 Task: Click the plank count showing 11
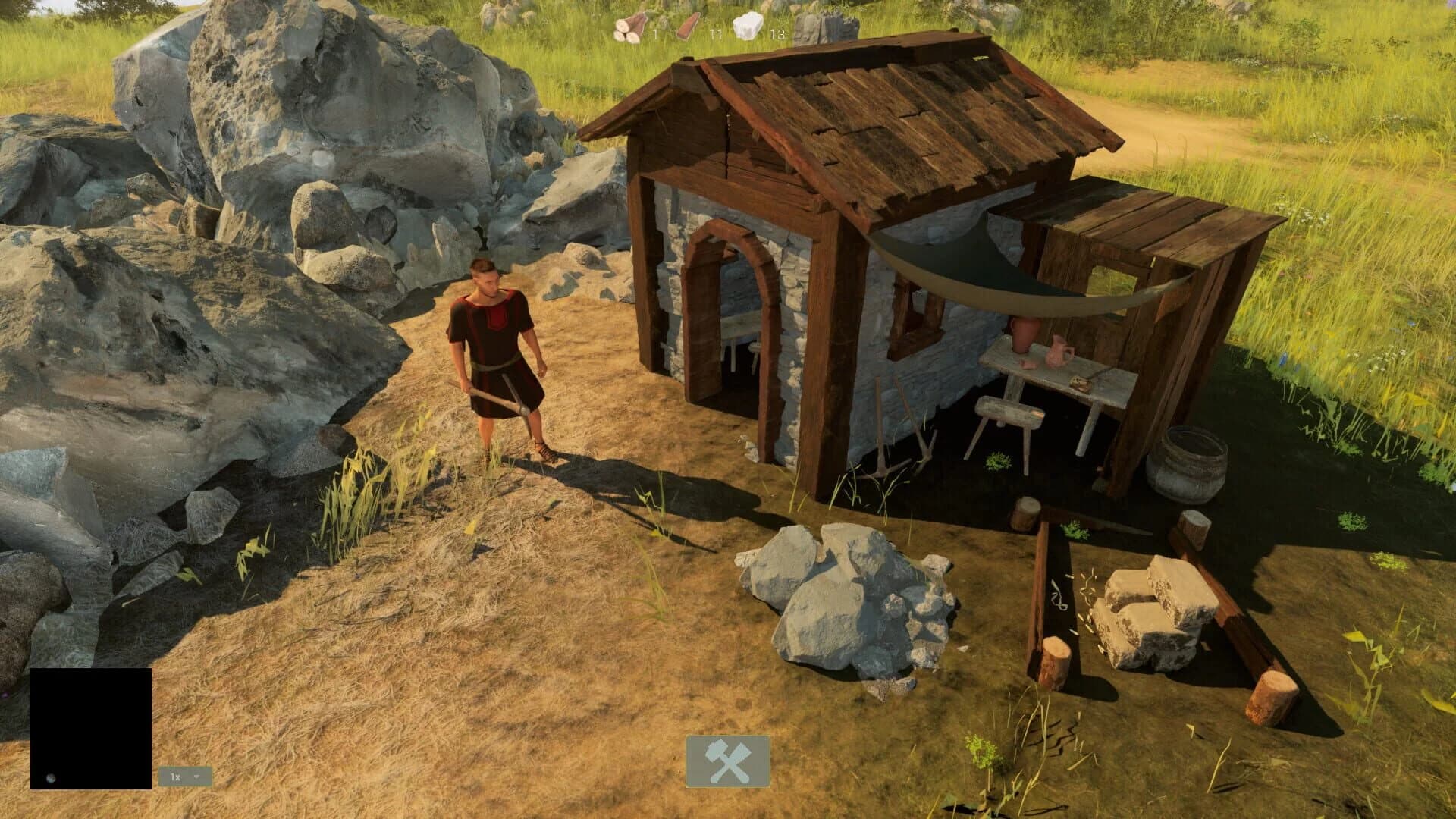tap(716, 34)
